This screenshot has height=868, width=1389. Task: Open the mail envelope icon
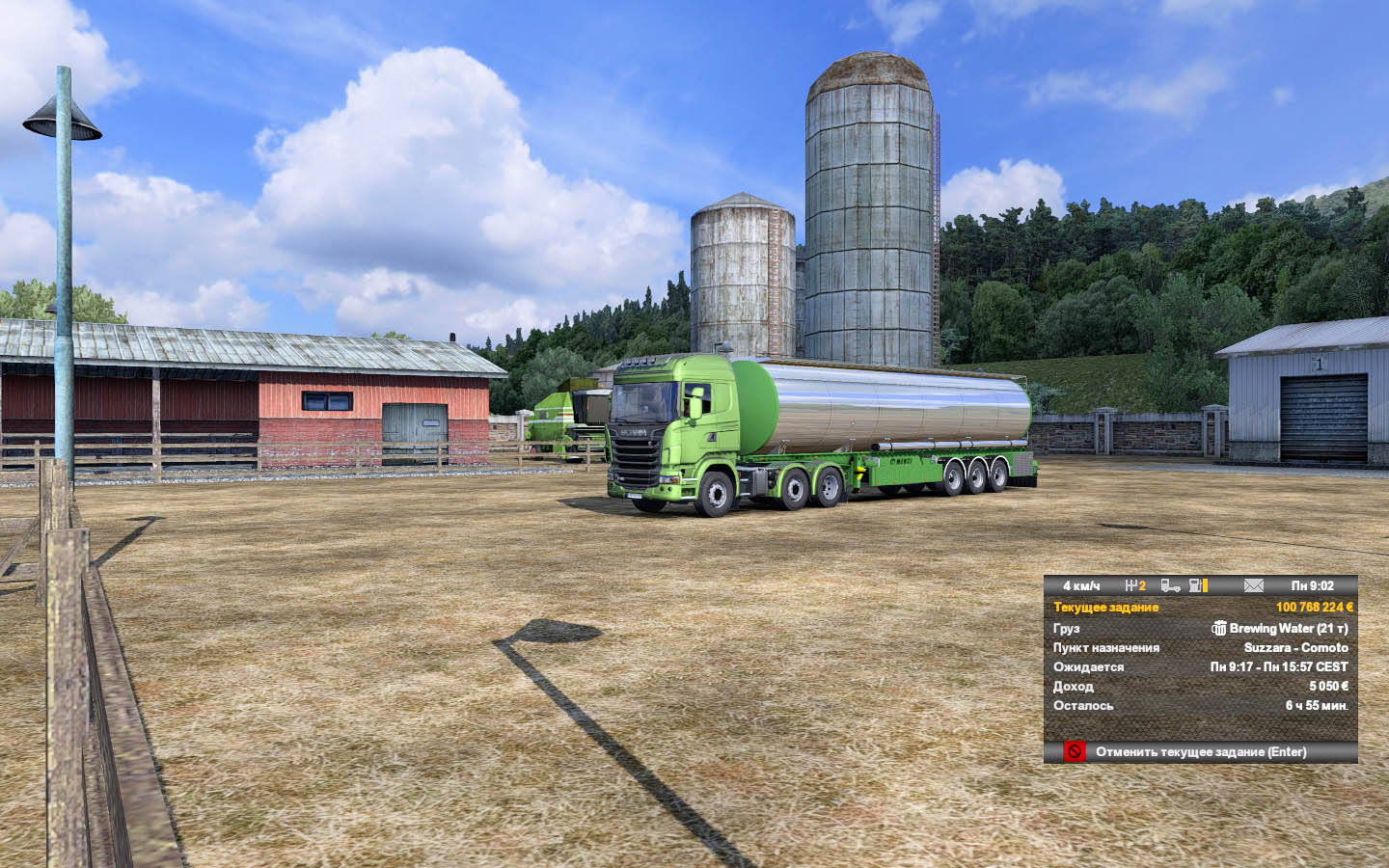tap(1253, 585)
